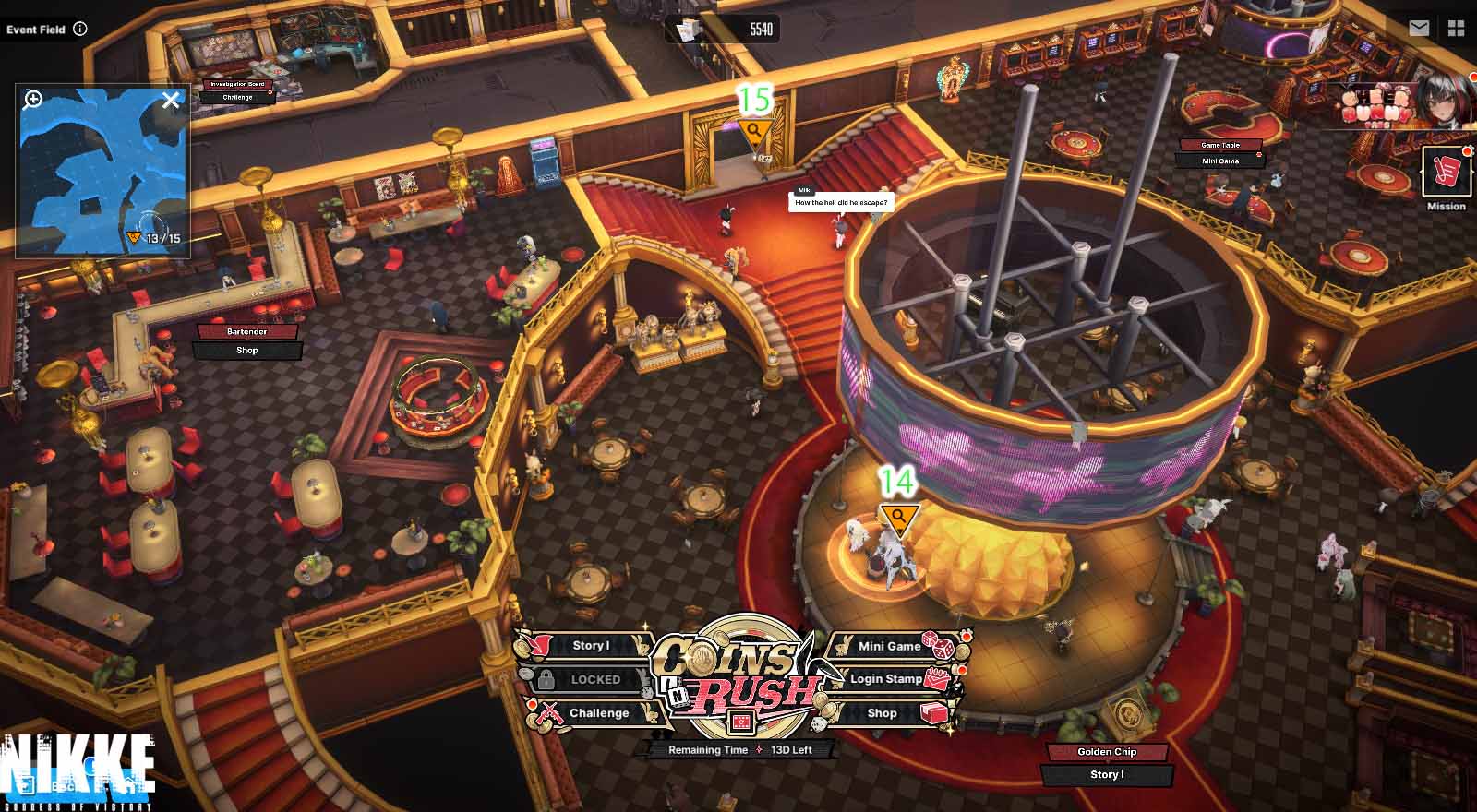The width and height of the screenshot is (1477, 812).
Task: Open the four-square grid menu
Action: pos(1457,29)
